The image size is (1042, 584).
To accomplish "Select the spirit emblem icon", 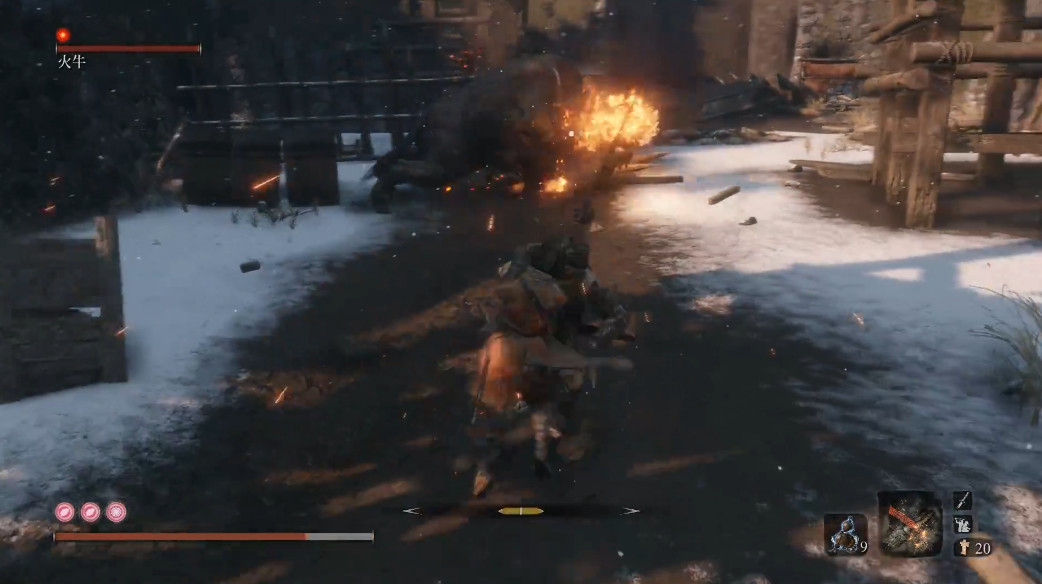I will coord(962,547).
